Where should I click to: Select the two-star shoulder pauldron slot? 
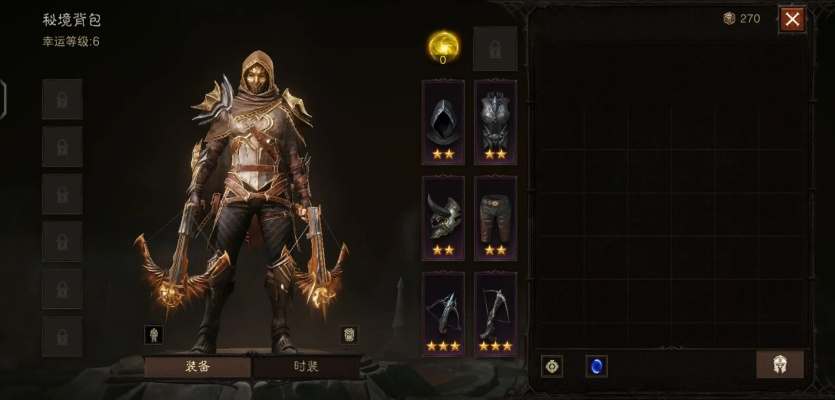(x=443, y=218)
